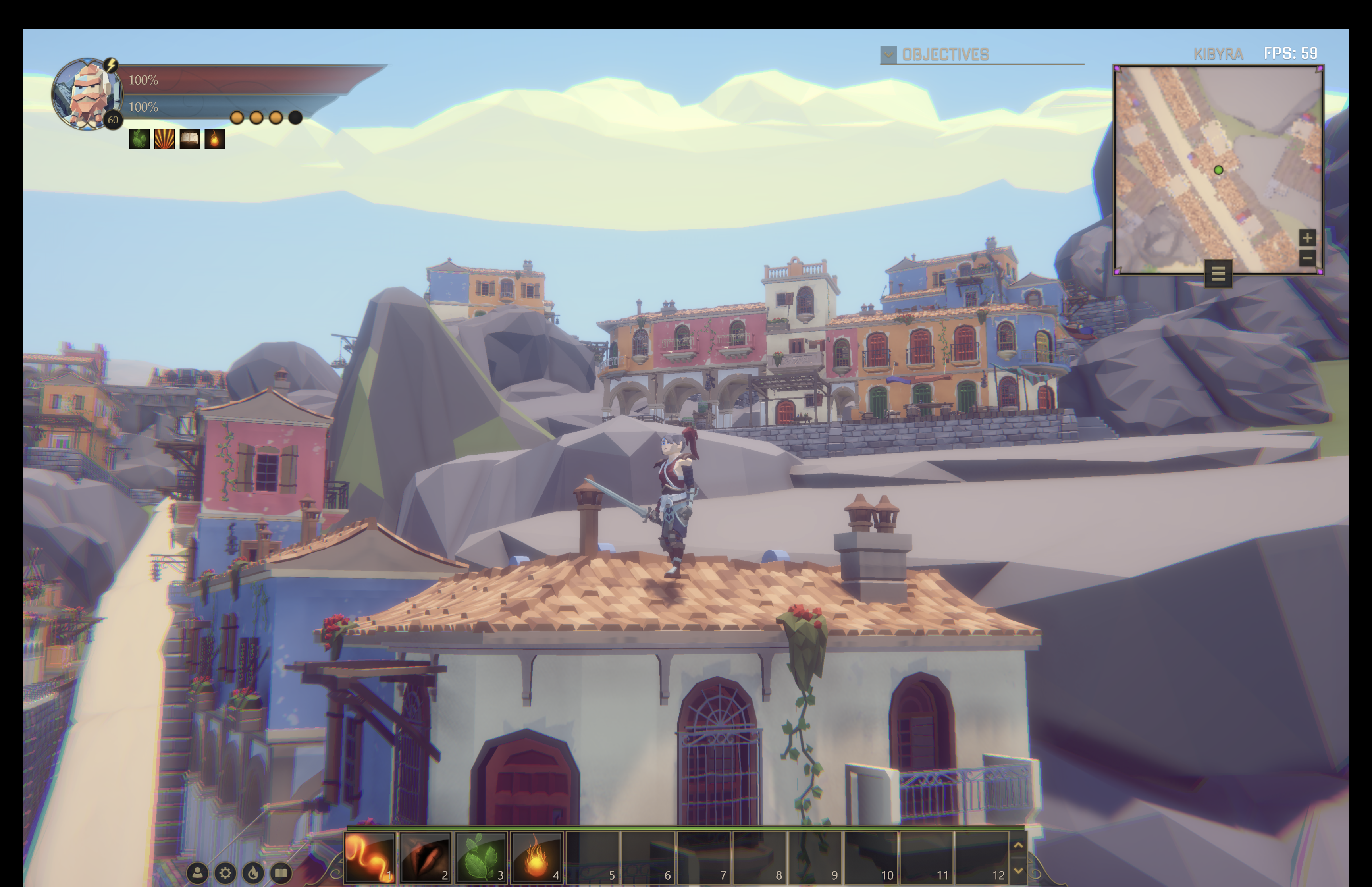Screen dimensions: 1372x887
Task: Select the dwarf character portrait
Action: (x=87, y=94)
